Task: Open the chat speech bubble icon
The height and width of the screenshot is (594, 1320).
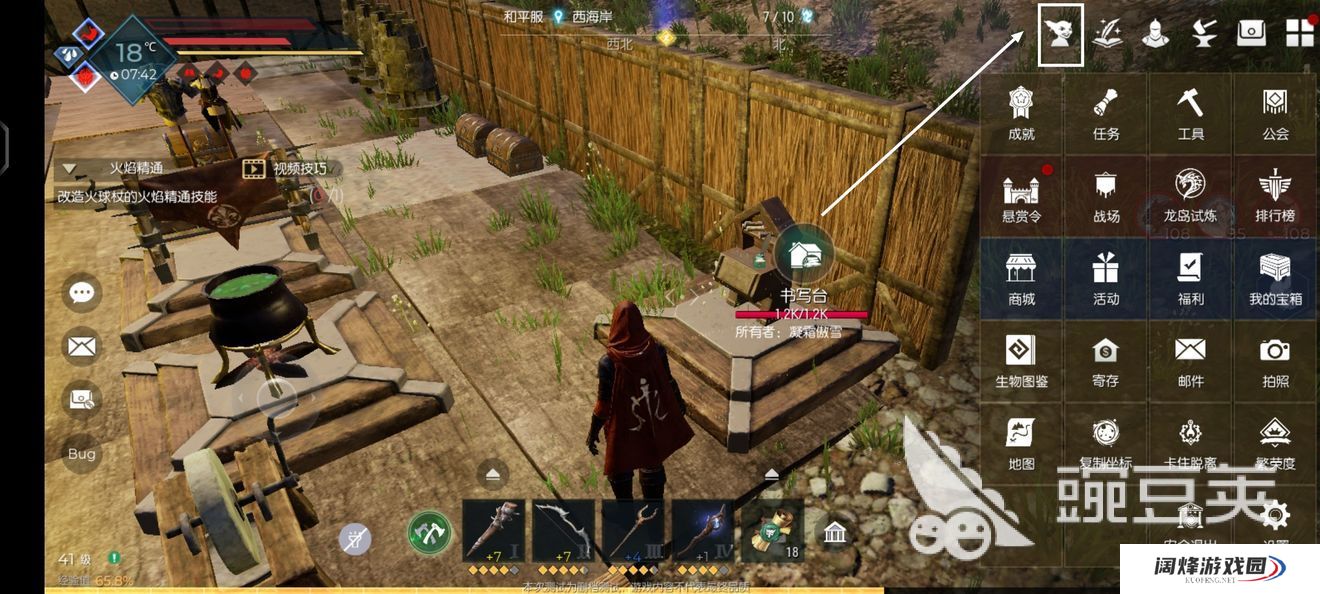Action: tap(82, 293)
